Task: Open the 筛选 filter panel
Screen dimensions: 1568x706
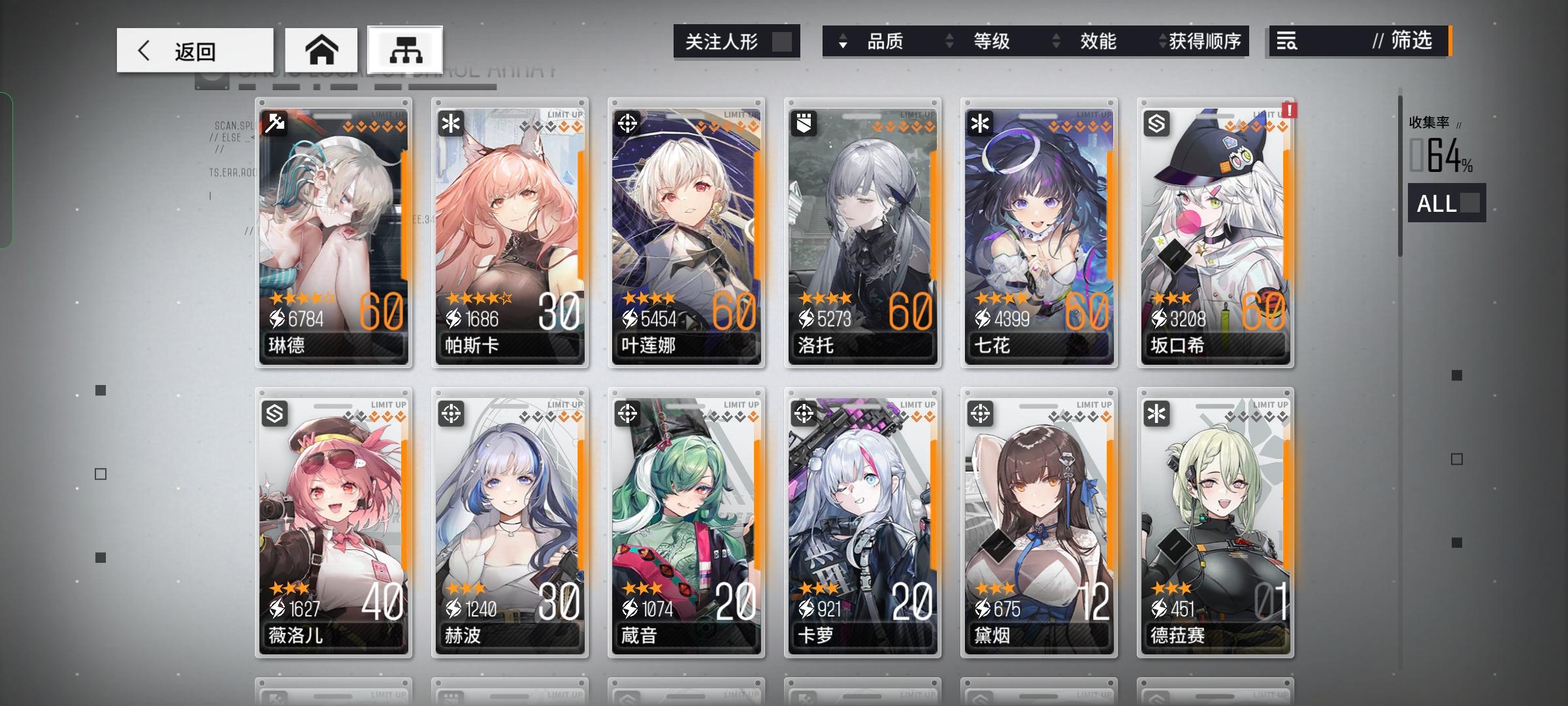Action: 1409,42
